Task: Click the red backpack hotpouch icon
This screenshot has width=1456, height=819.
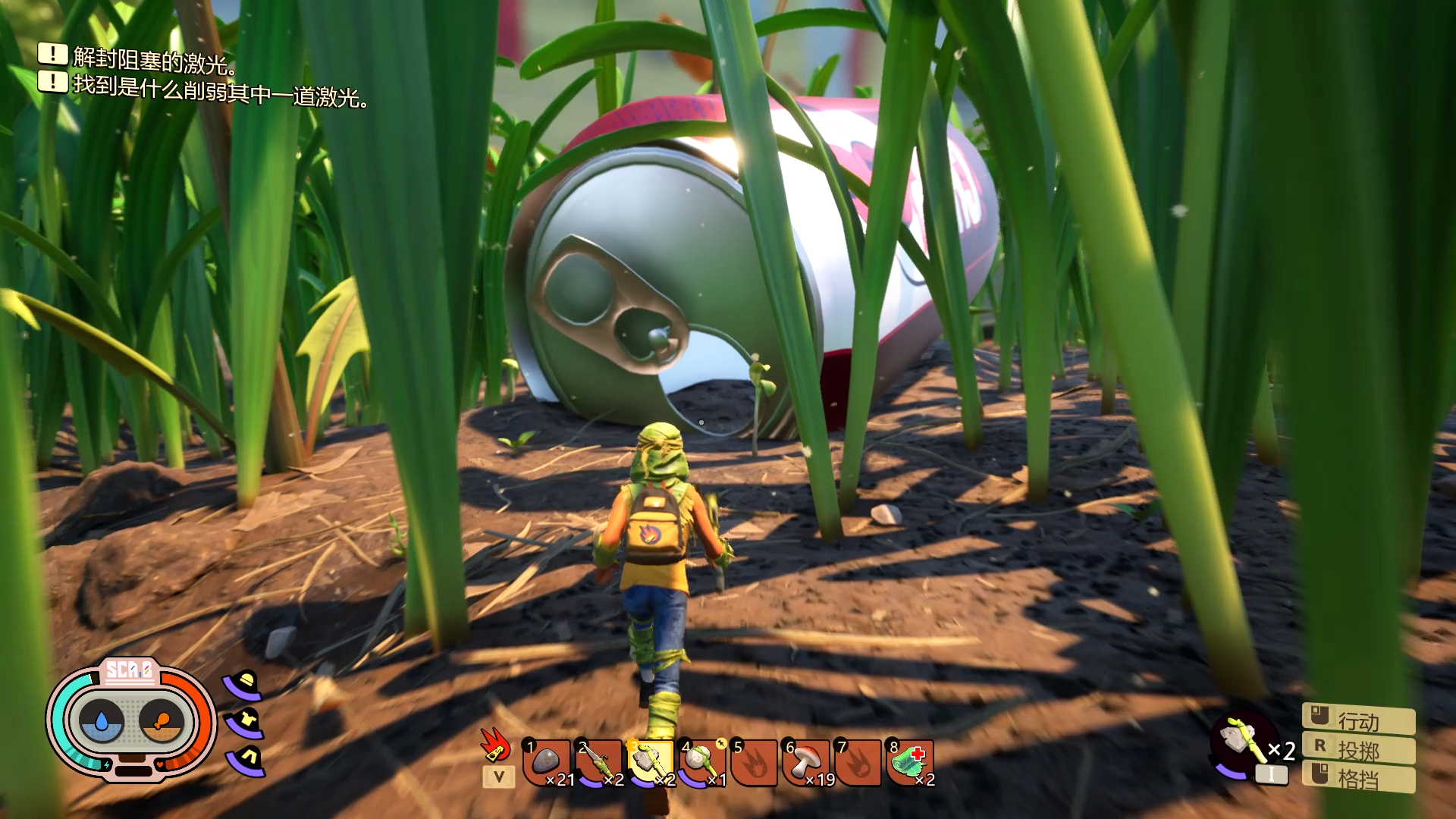Action: coord(495,744)
